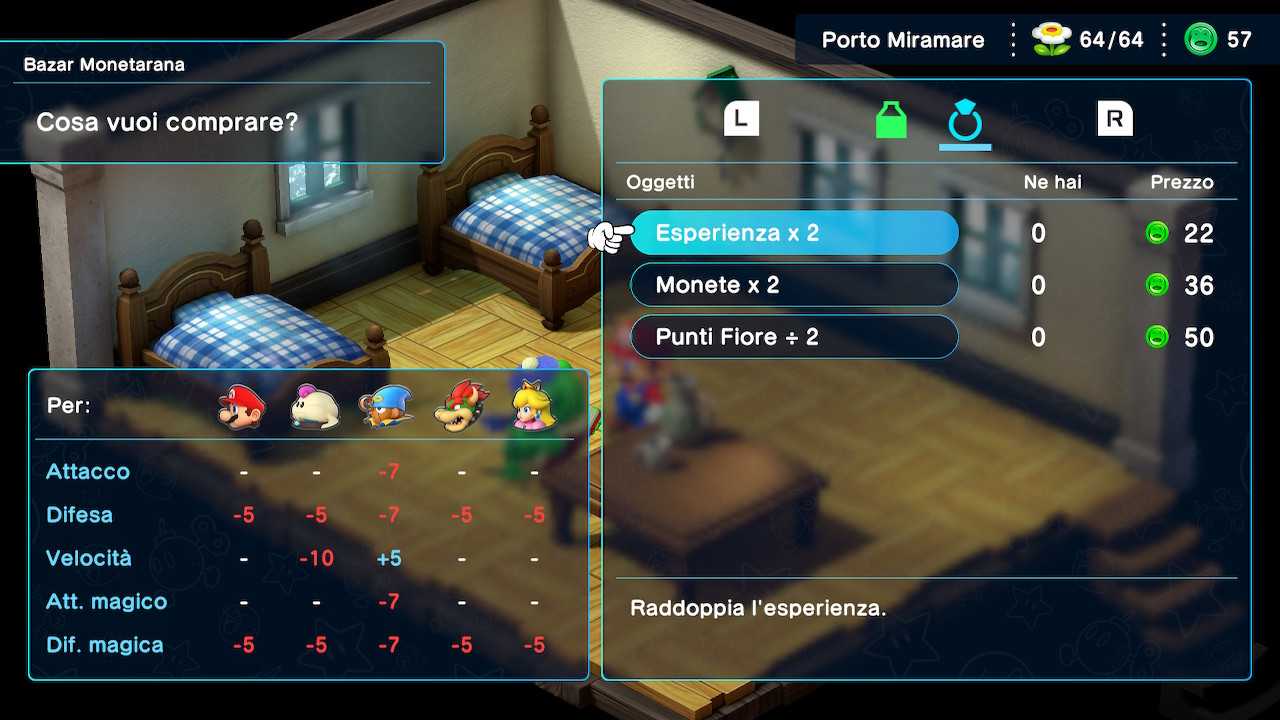This screenshot has height=720, width=1280.
Task: Open the blue ring accessories tab
Action: tap(965, 120)
